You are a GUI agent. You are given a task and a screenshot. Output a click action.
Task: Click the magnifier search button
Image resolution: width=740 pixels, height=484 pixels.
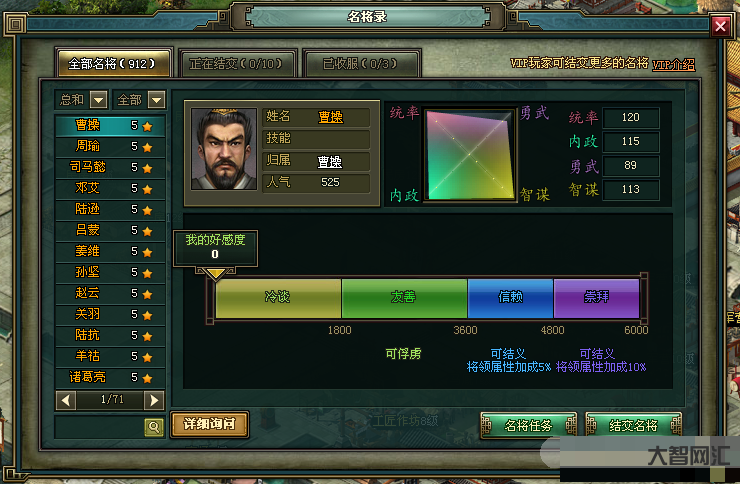[x=154, y=427]
